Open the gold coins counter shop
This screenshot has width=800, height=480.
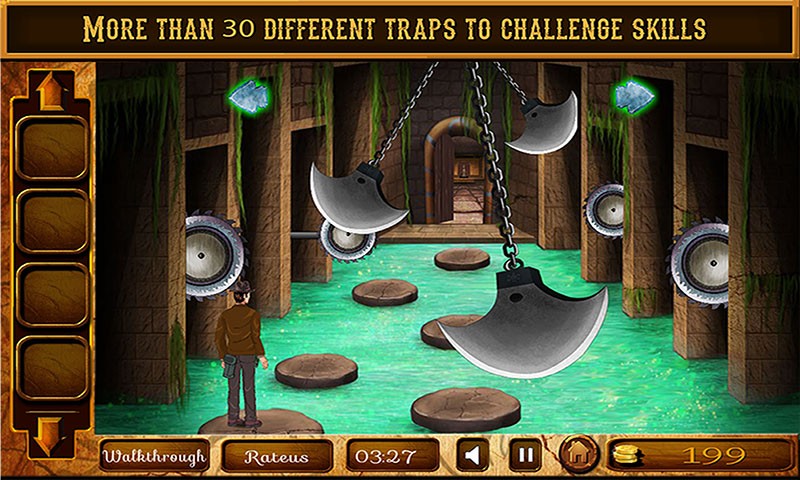(x=696, y=456)
